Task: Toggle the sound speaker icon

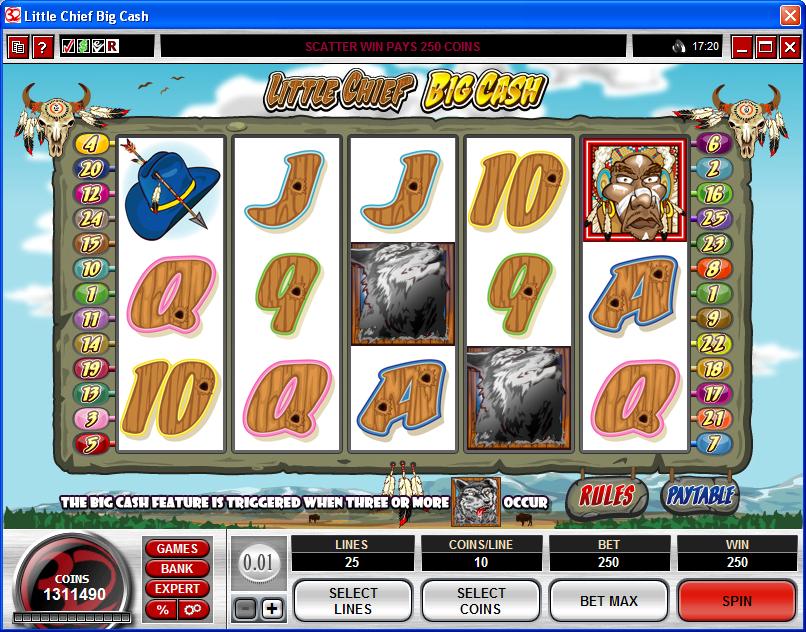Action: tap(679, 46)
